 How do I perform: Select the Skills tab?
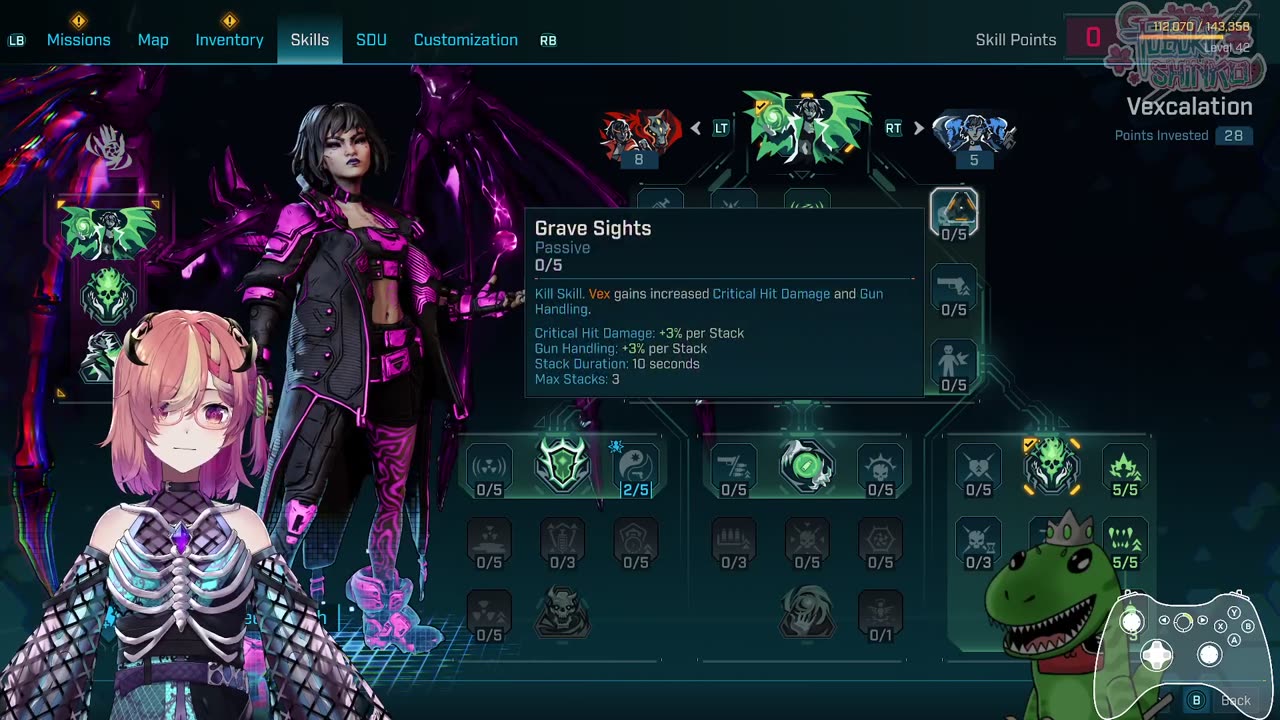point(310,40)
